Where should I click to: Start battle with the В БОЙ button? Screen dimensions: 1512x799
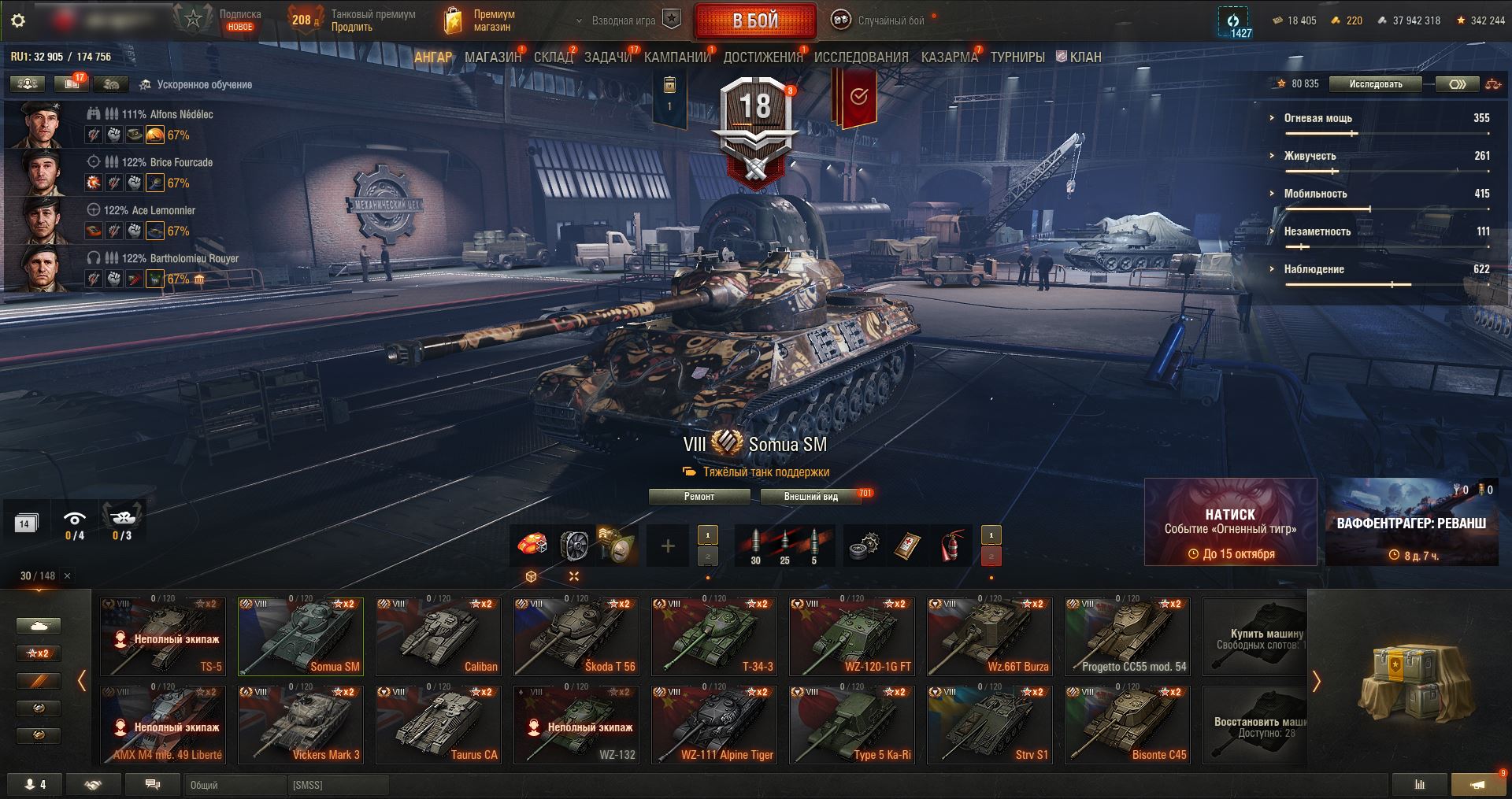(x=754, y=21)
